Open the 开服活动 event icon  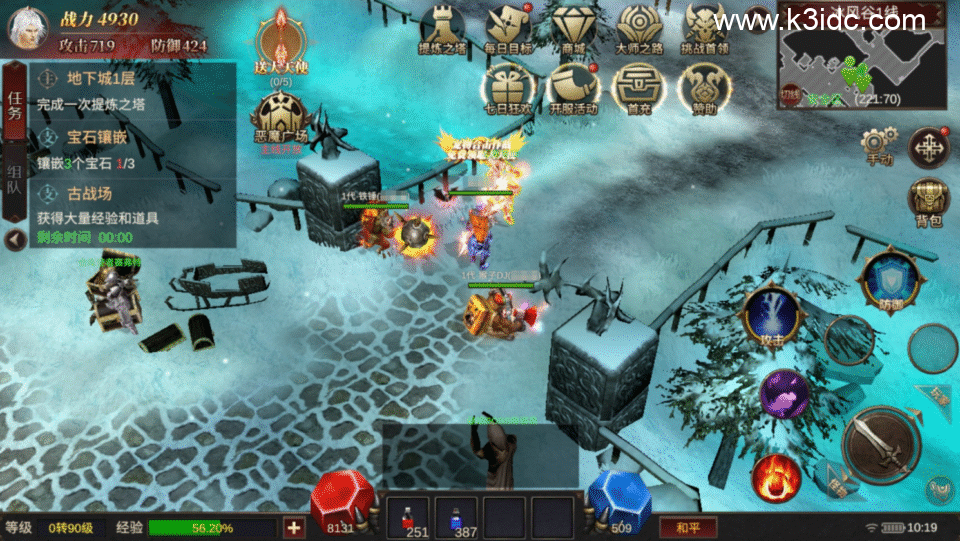[573, 86]
